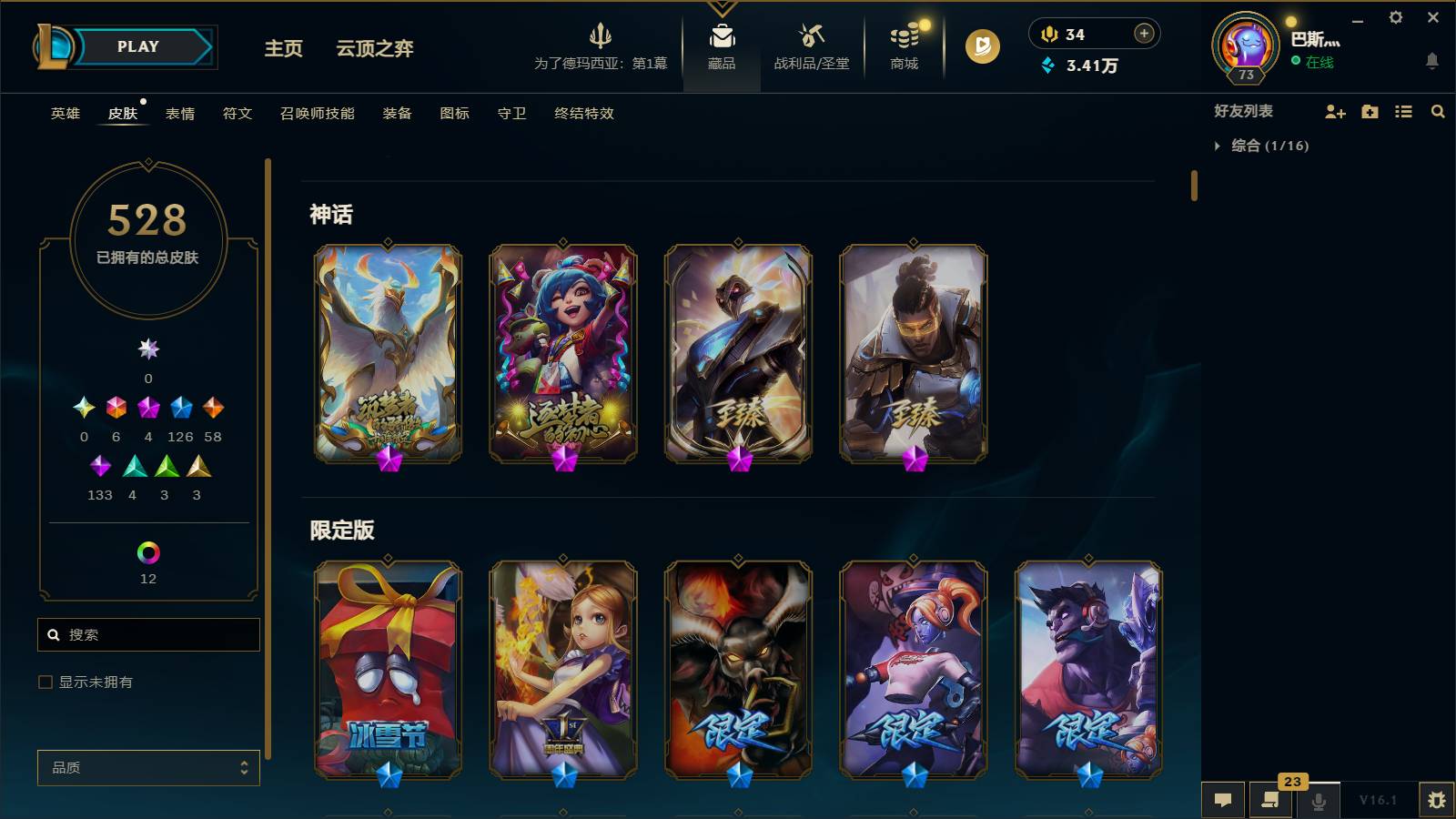Click the microphone icon in bottom bar

(1318, 801)
